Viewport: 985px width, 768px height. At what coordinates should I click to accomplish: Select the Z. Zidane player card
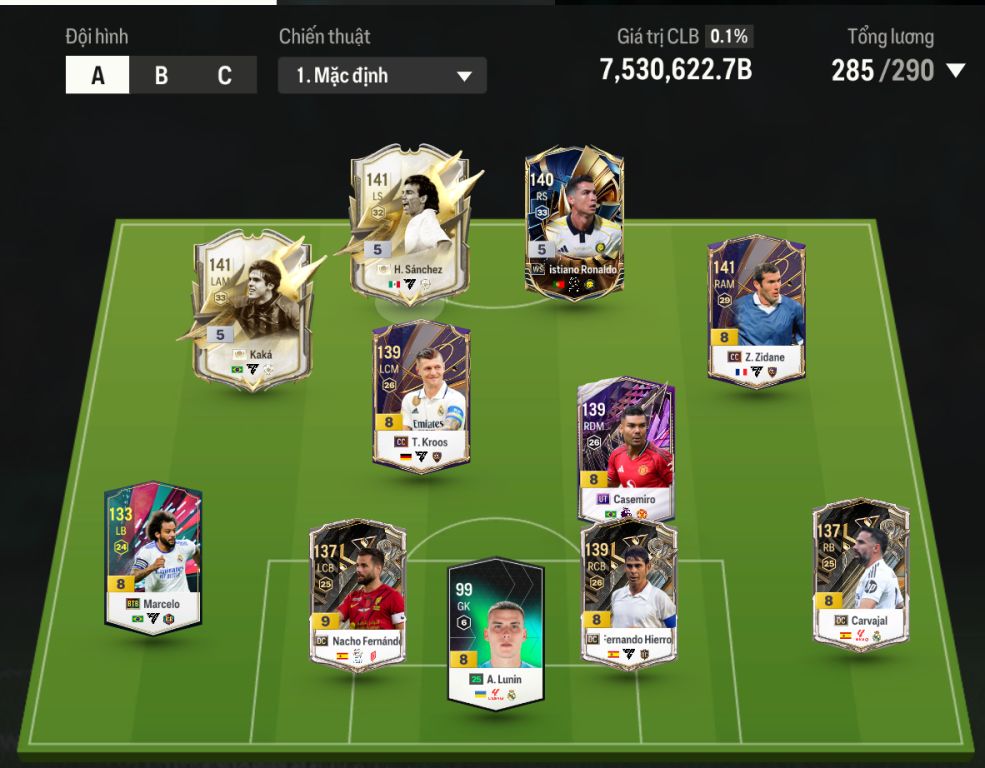click(x=756, y=310)
